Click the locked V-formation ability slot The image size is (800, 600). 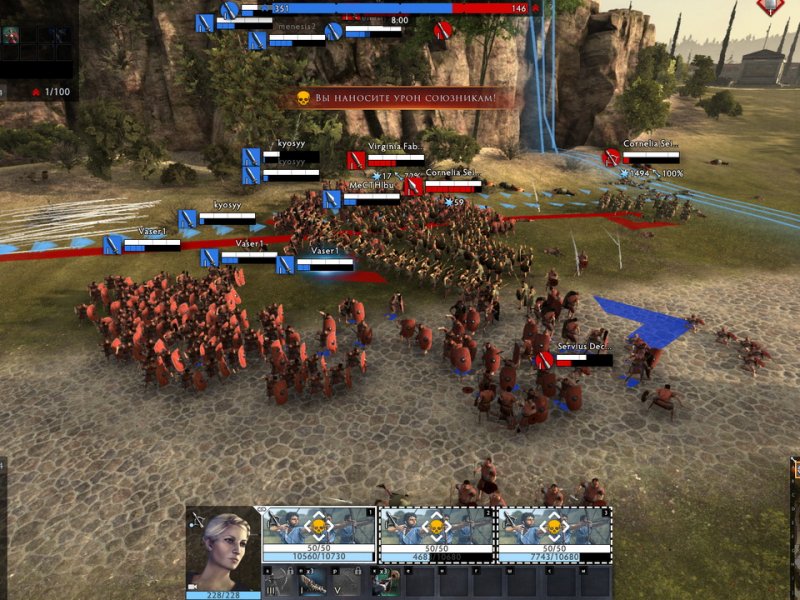click(x=346, y=581)
